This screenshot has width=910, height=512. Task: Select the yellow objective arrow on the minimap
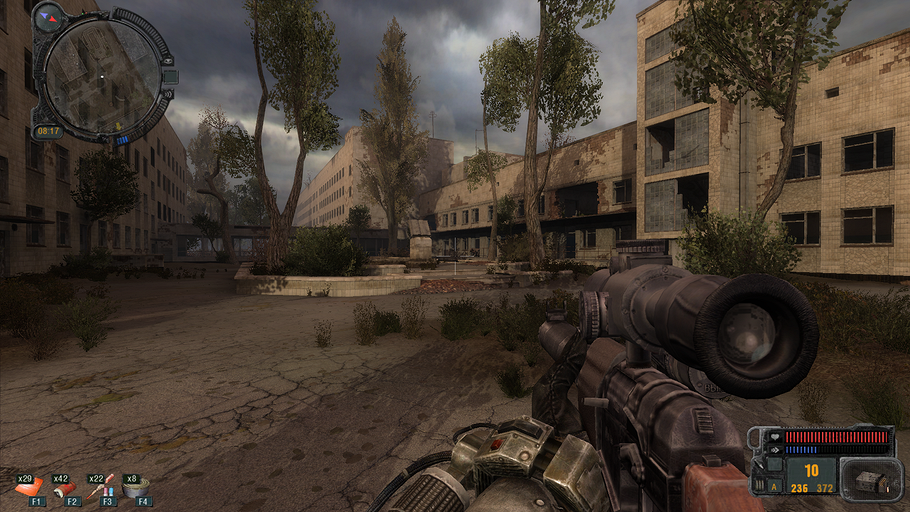(x=119, y=125)
